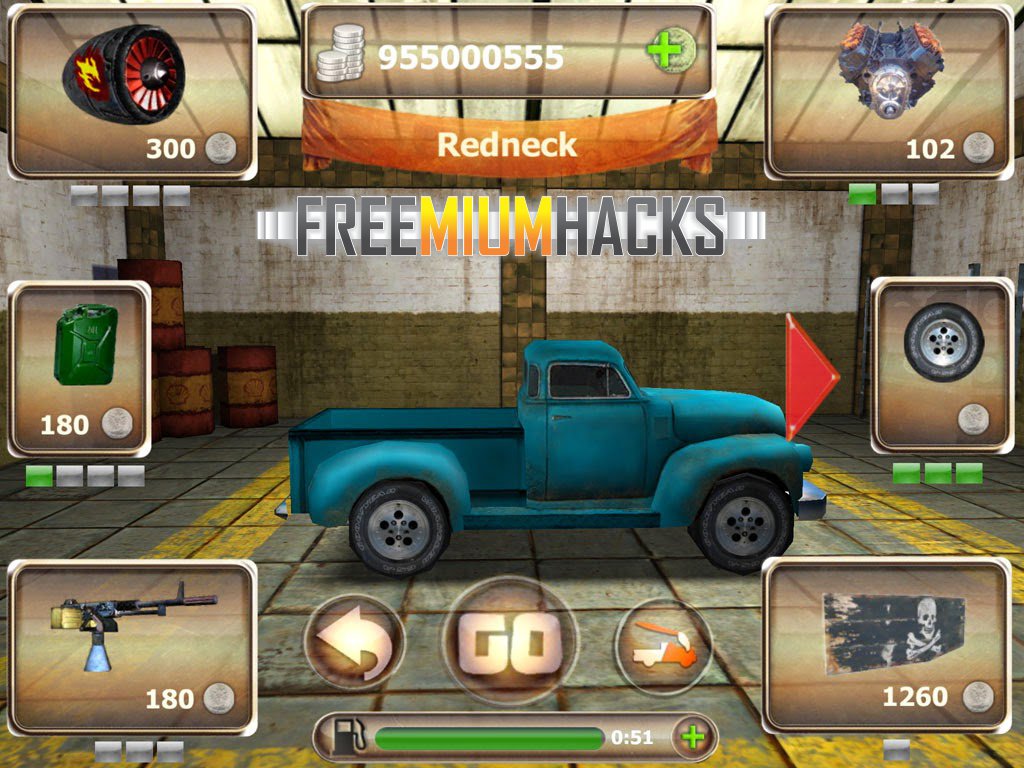The height and width of the screenshot is (768, 1024).
Task: Purchase the engine upgrade costing 102
Action: 888,92
